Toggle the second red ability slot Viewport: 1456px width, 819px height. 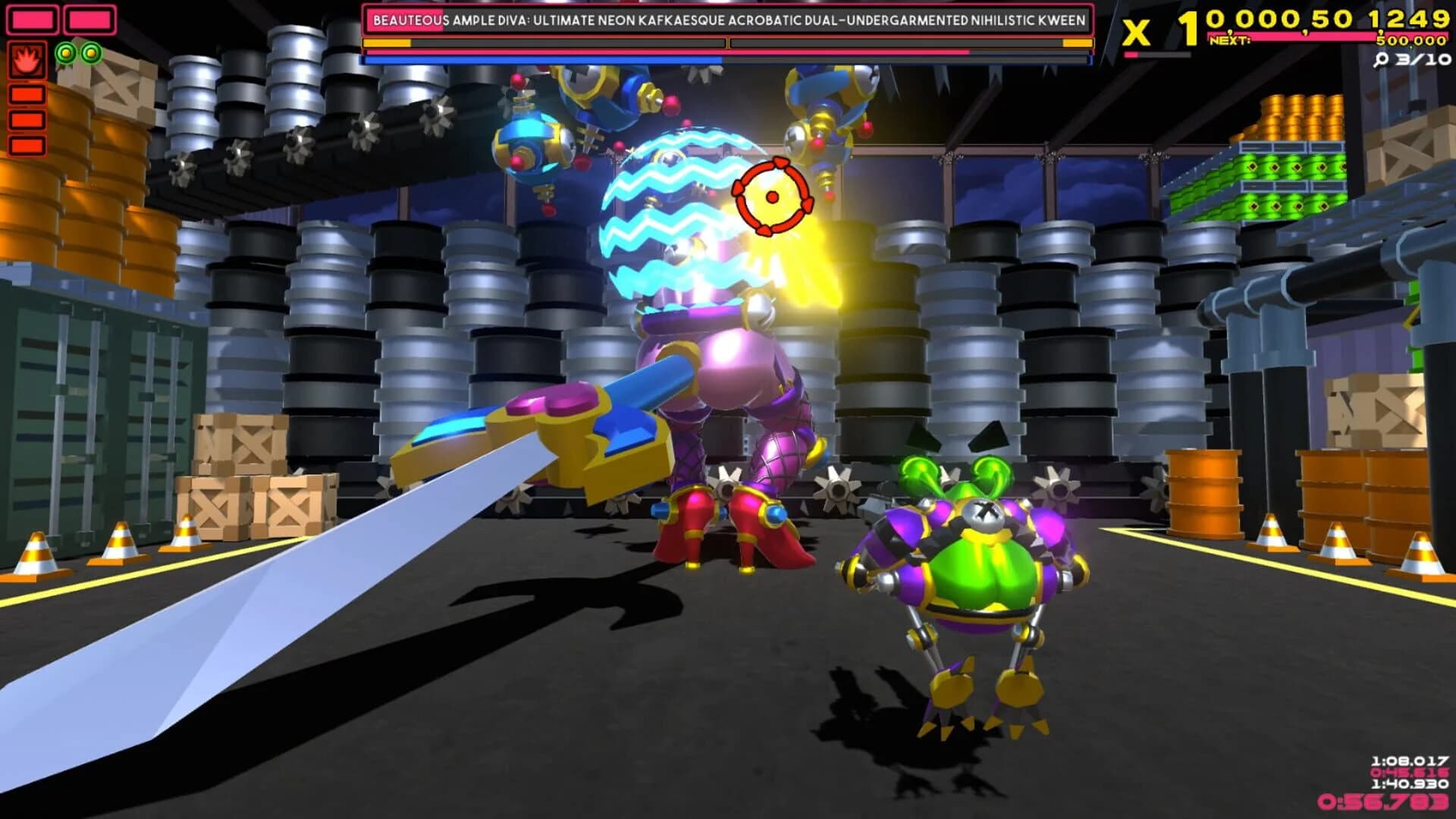click(x=27, y=119)
